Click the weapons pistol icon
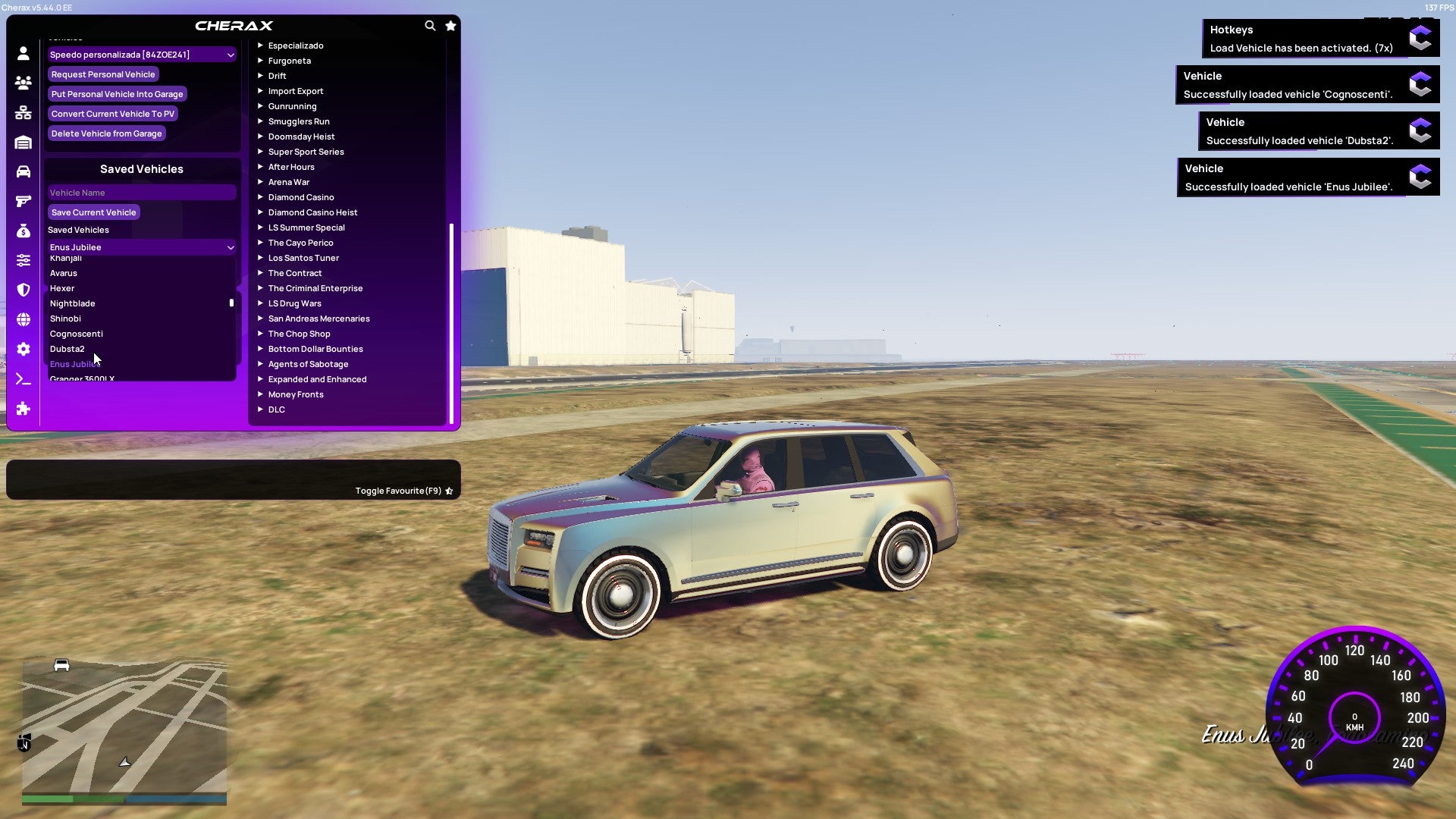 coord(24,201)
